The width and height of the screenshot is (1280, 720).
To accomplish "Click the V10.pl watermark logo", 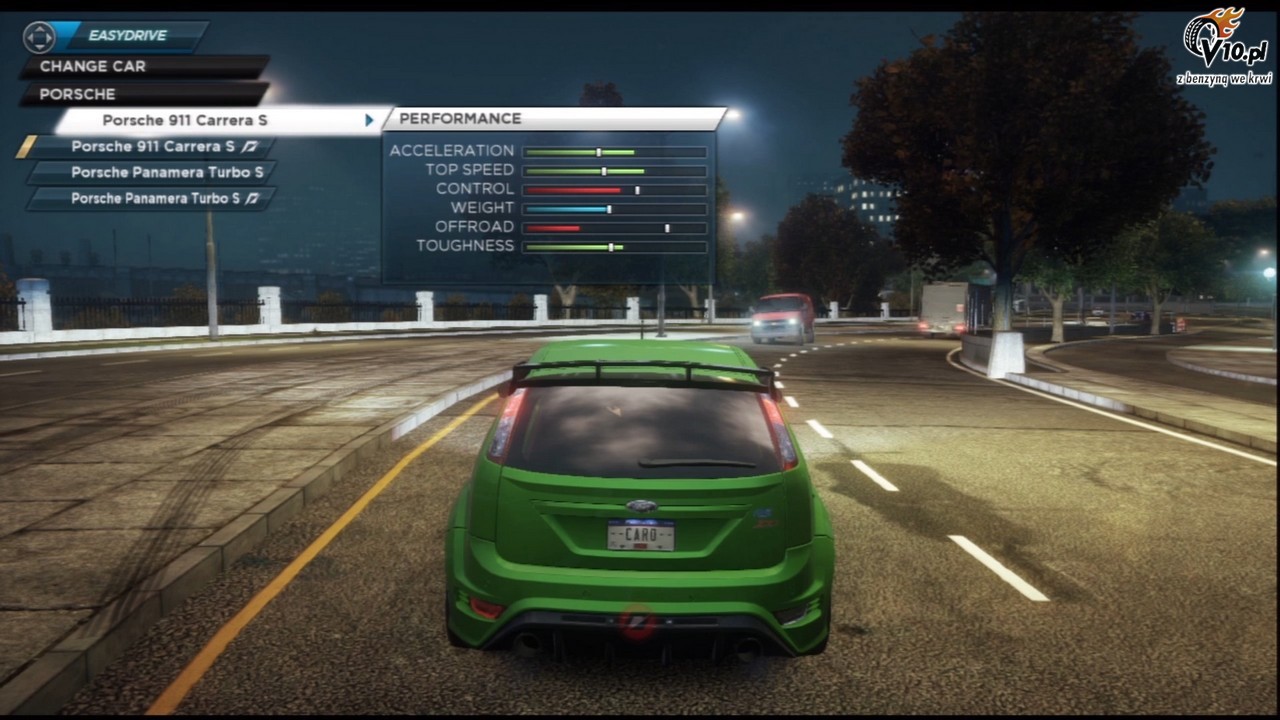I will coord(1224,47).
